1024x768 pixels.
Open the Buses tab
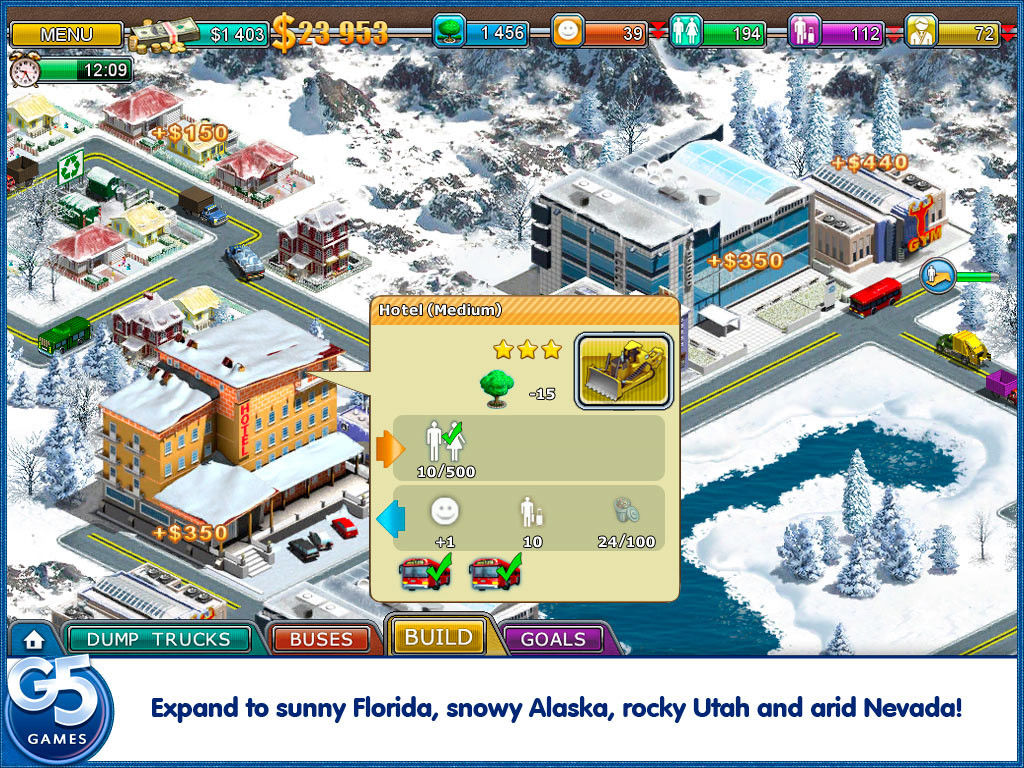[x=322, y=639]
